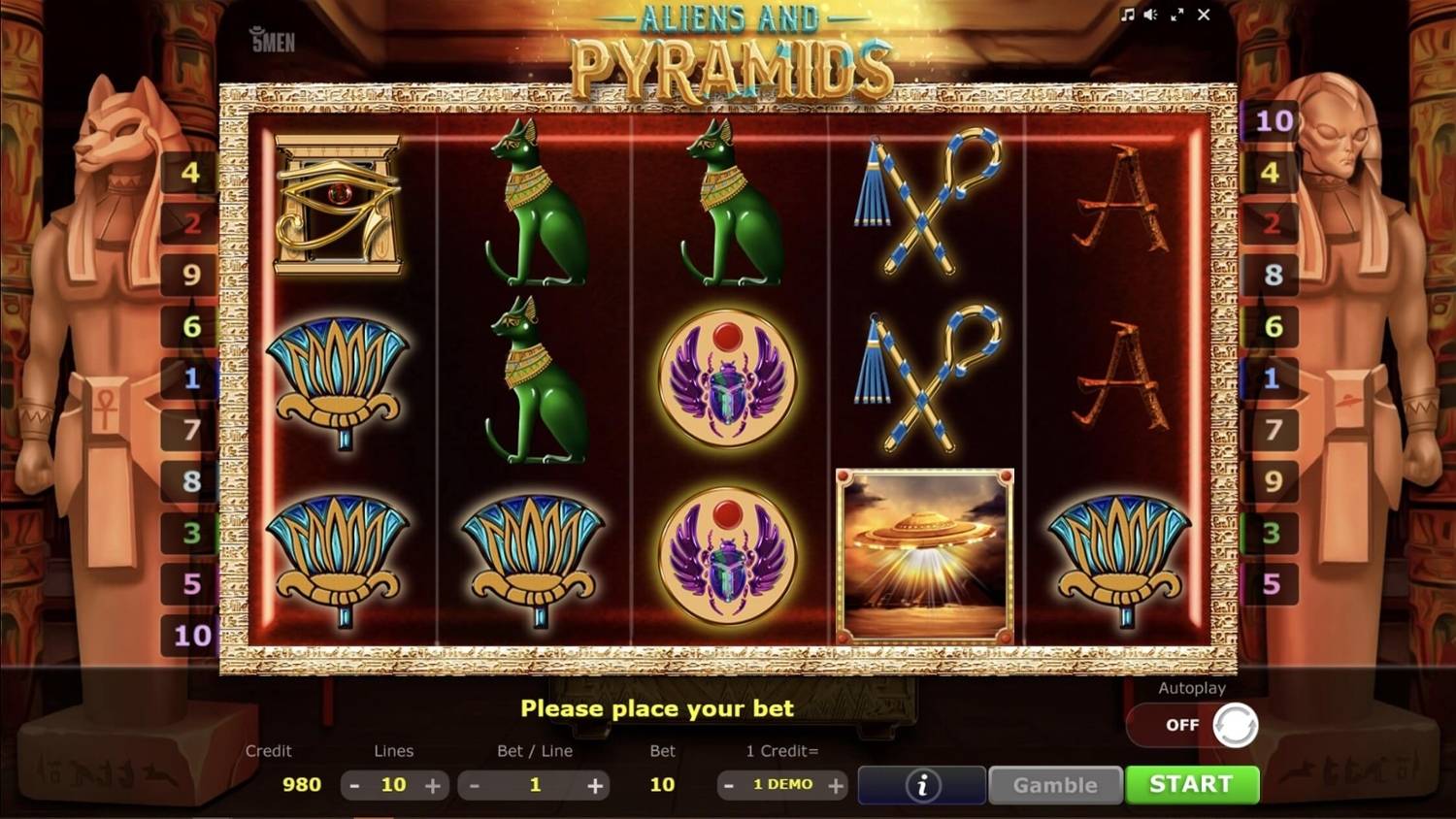Turn on Autoplay via the OFF switch
The width and height of the screenshot is (1456, 819).
(x=1191, y=725)
